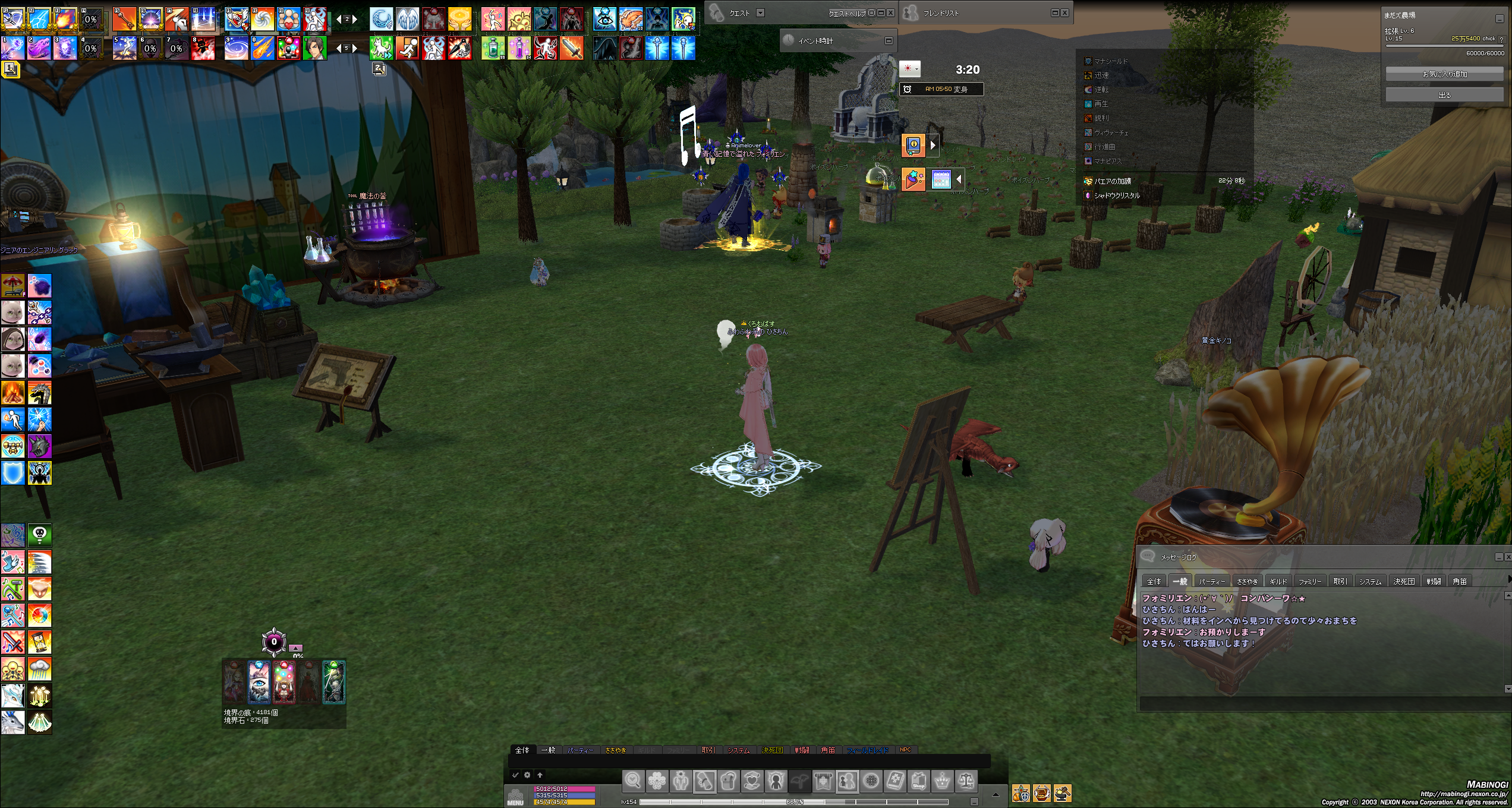Open the weather sun dropdown
1512x808 pixels.
(x=910, y=69)
